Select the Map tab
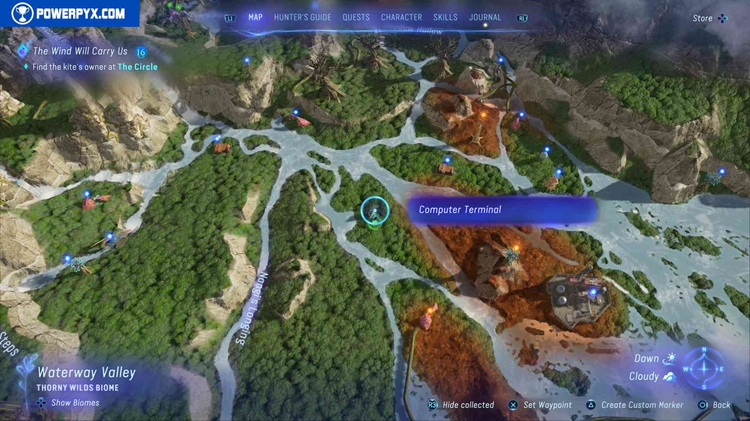 point(255,17)
